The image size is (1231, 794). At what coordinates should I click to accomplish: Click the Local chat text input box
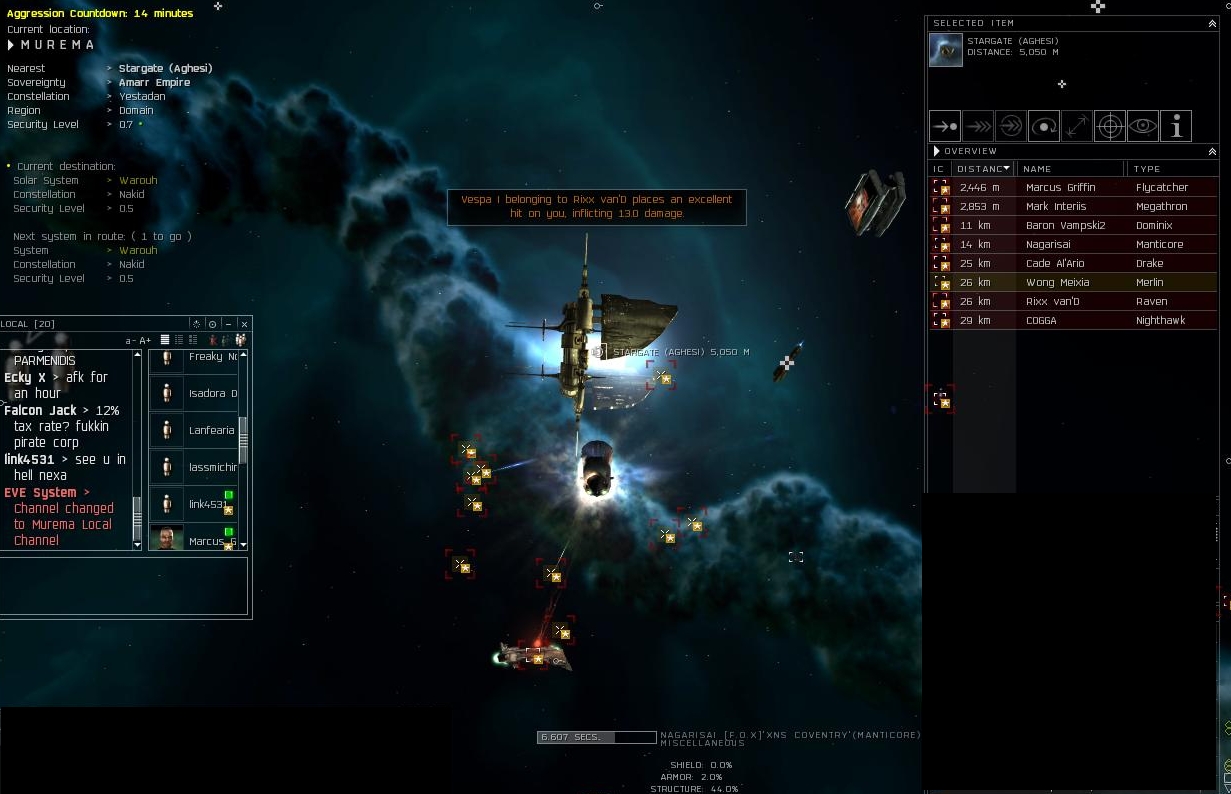tap(124, 585)
